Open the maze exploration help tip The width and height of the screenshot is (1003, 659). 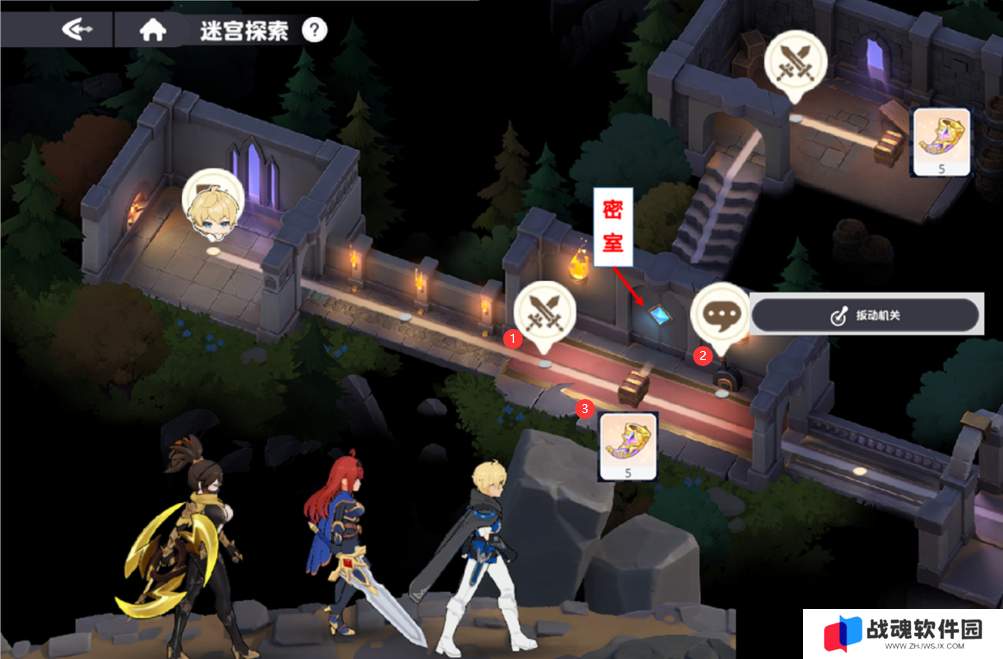pos(314,30)
